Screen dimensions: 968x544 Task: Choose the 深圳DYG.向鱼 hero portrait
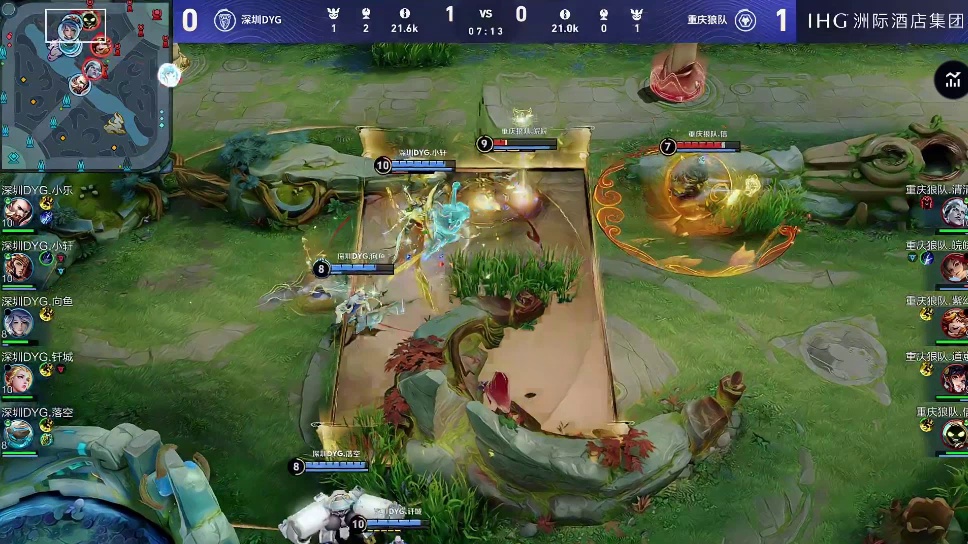(x=18, y=322)
